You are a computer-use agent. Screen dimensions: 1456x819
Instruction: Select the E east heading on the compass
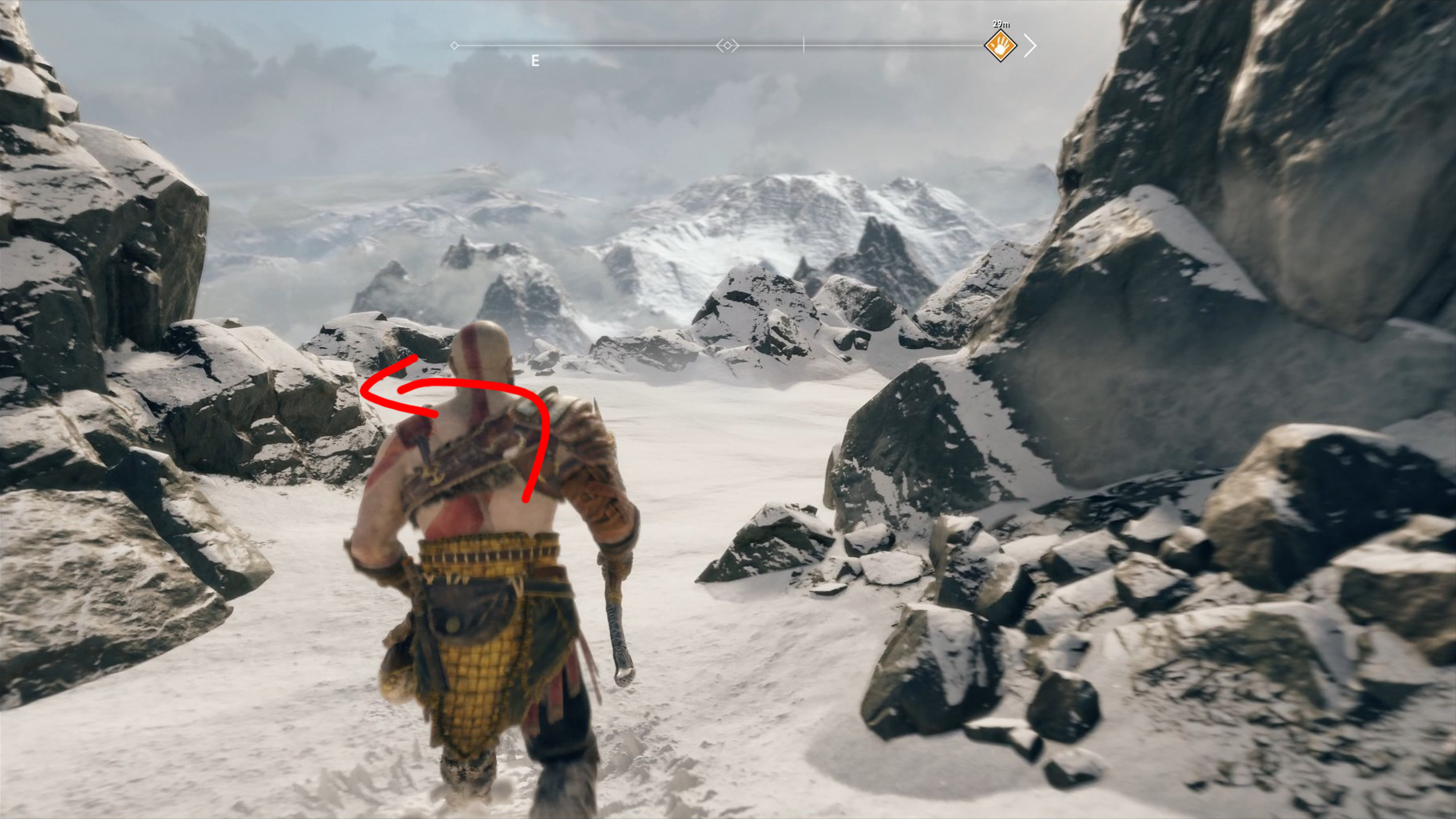[534, 60]
